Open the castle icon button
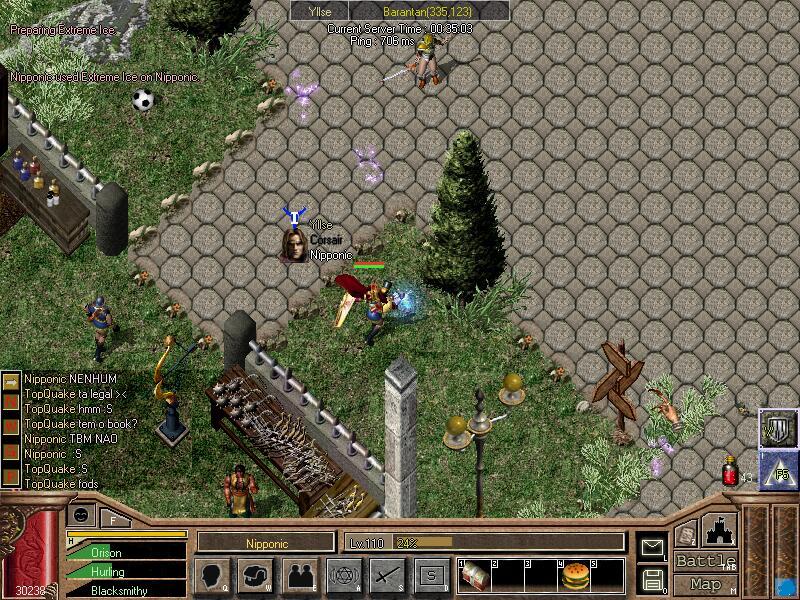This screenshot has height=600, width=800. pos(721,529)
